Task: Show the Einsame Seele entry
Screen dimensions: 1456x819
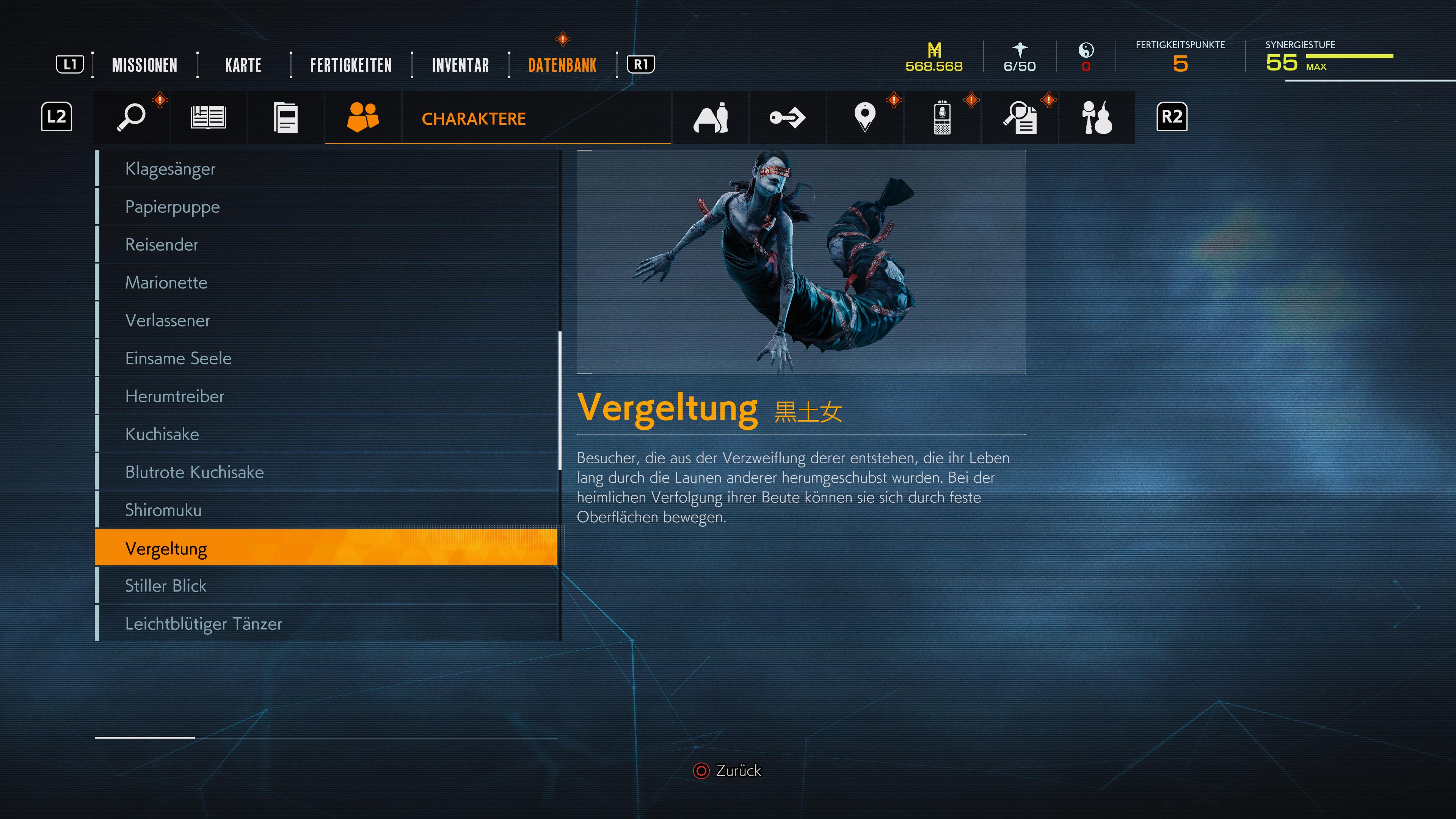Action: coord(178,358)
